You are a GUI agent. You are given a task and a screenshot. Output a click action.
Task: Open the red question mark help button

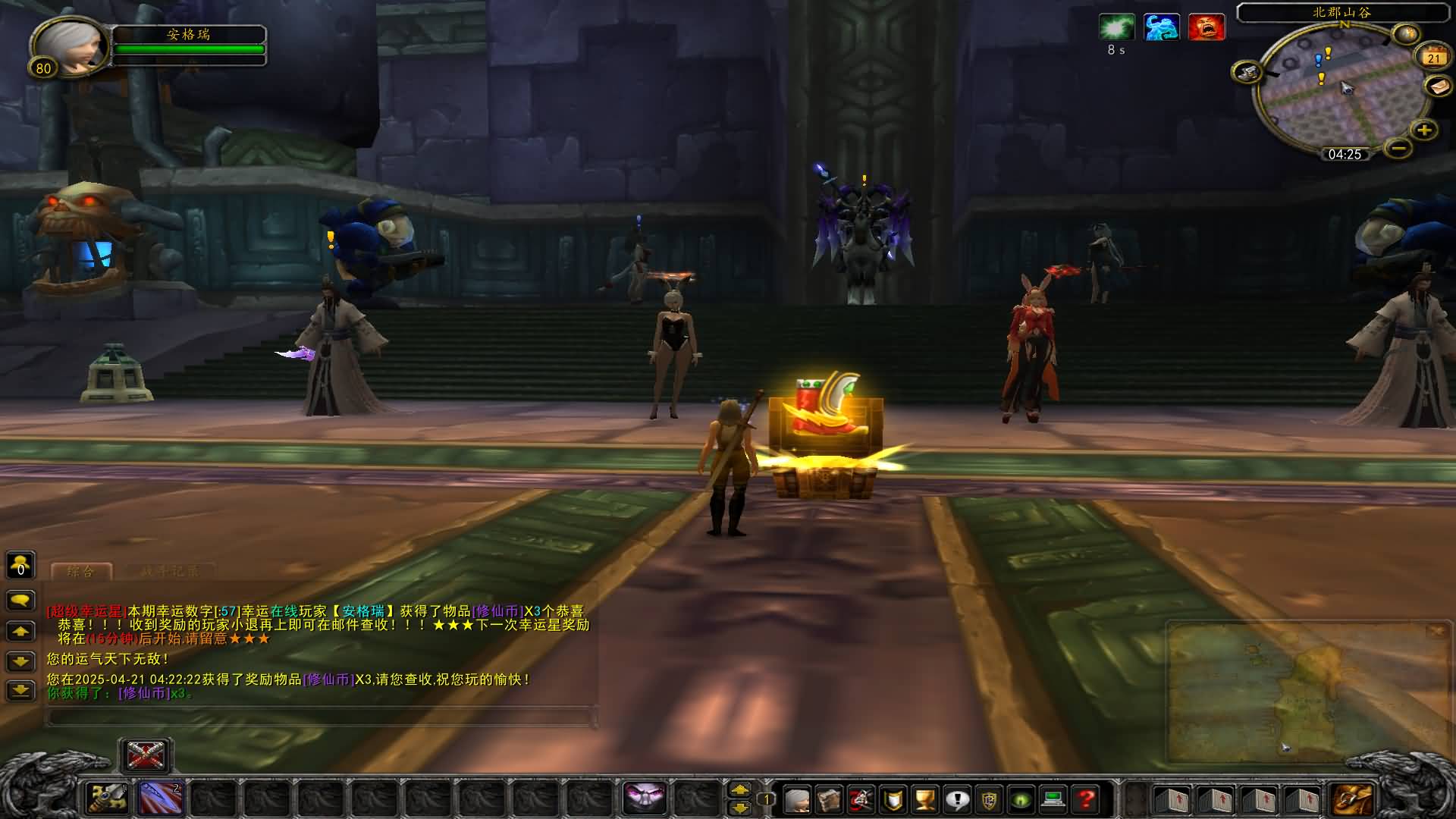click(1086, 799)
